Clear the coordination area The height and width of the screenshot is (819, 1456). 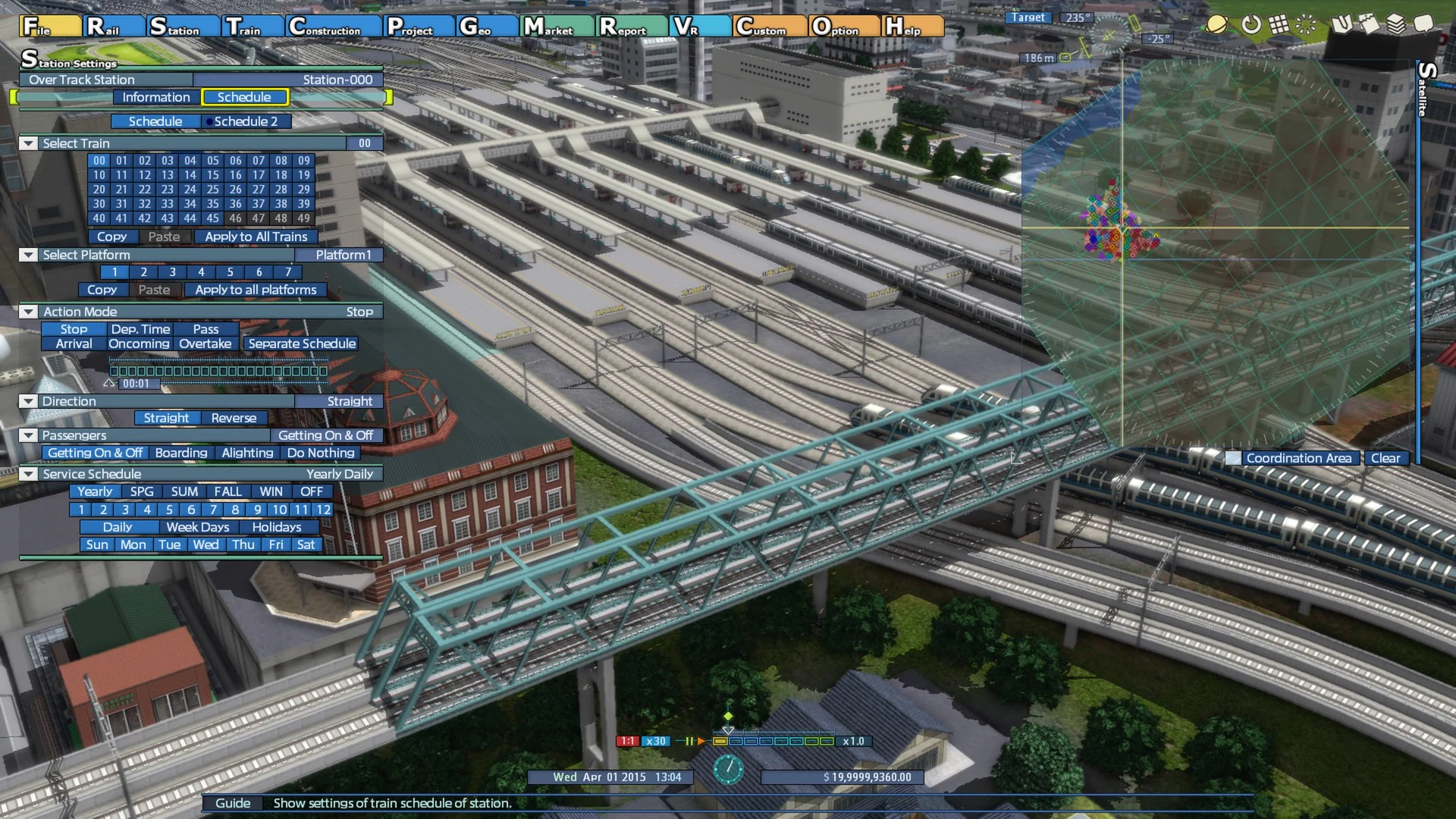(x=1385, y=458)
